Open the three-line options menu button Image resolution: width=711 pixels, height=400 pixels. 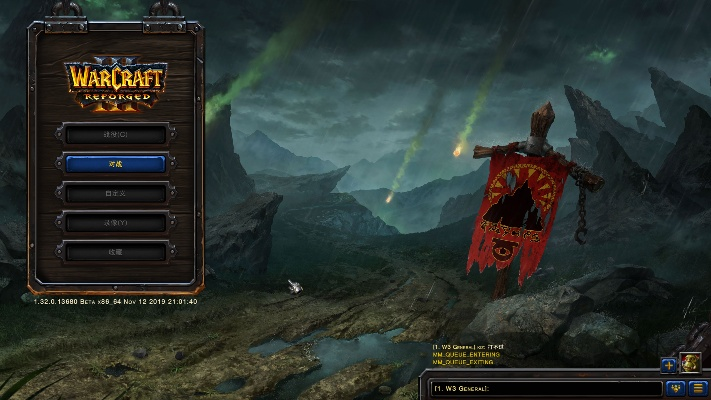[697, 388]
